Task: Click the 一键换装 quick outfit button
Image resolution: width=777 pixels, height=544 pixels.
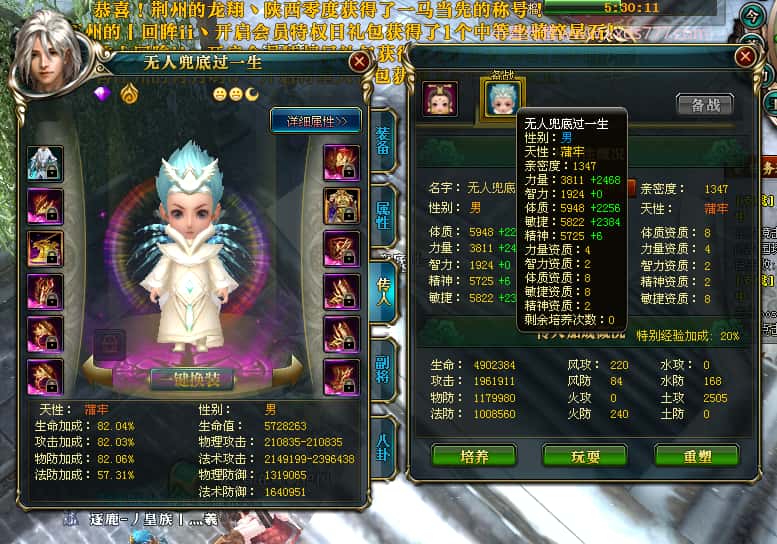Action: pos(191,378)
